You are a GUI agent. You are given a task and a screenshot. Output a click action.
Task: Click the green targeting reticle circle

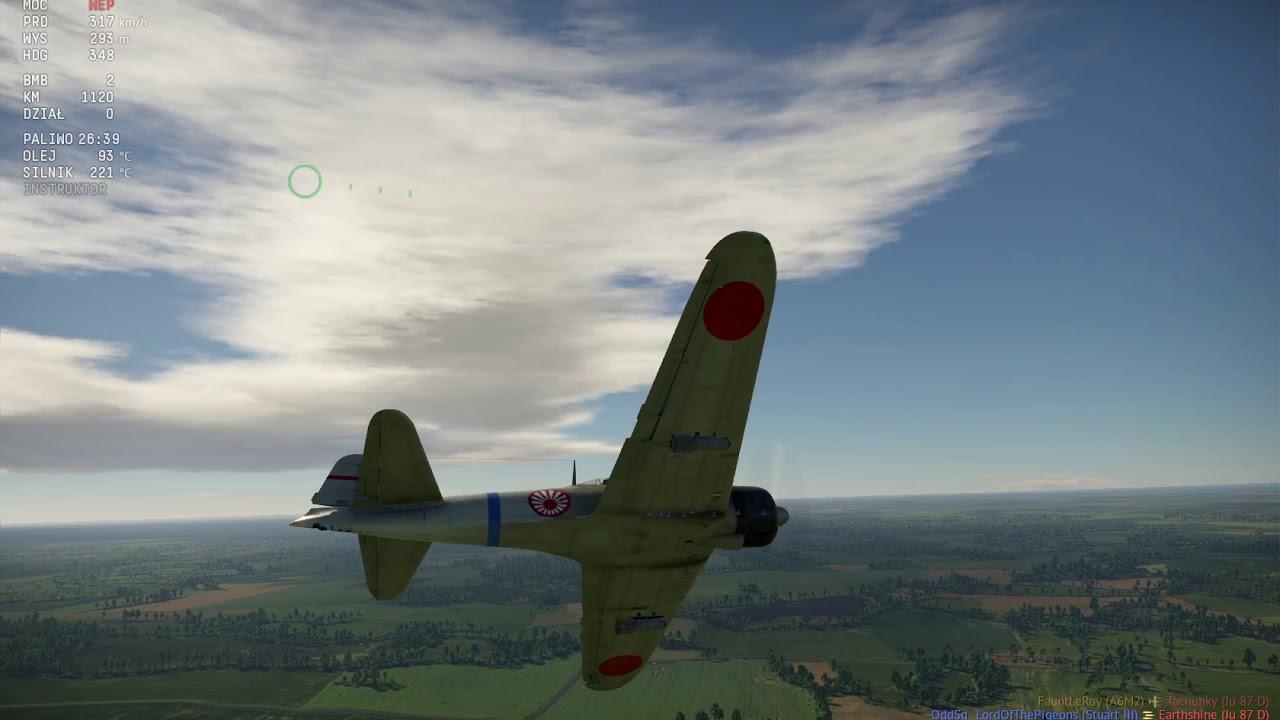[x=305, y=181]
